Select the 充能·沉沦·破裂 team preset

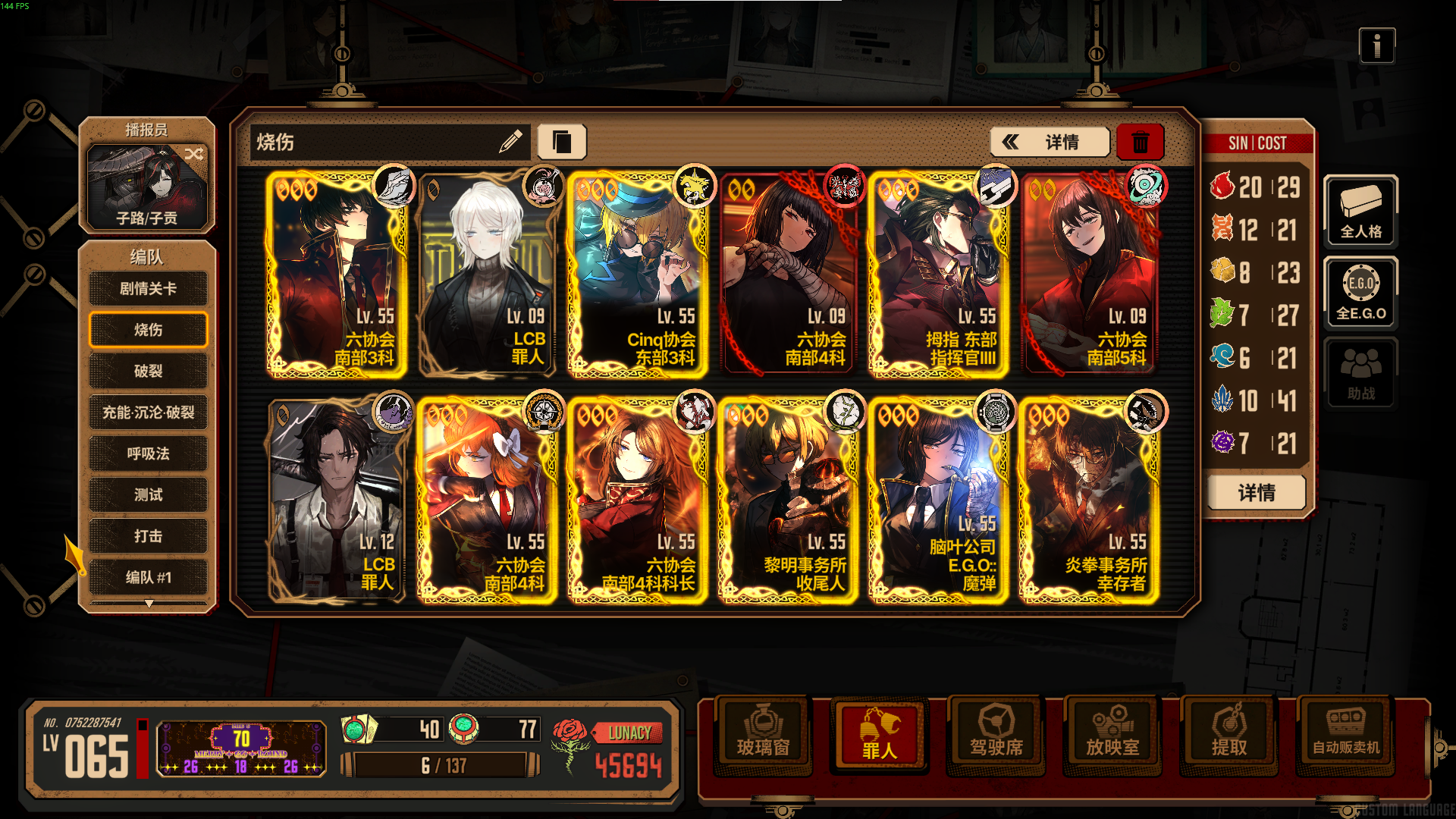(x=148, y=413)
